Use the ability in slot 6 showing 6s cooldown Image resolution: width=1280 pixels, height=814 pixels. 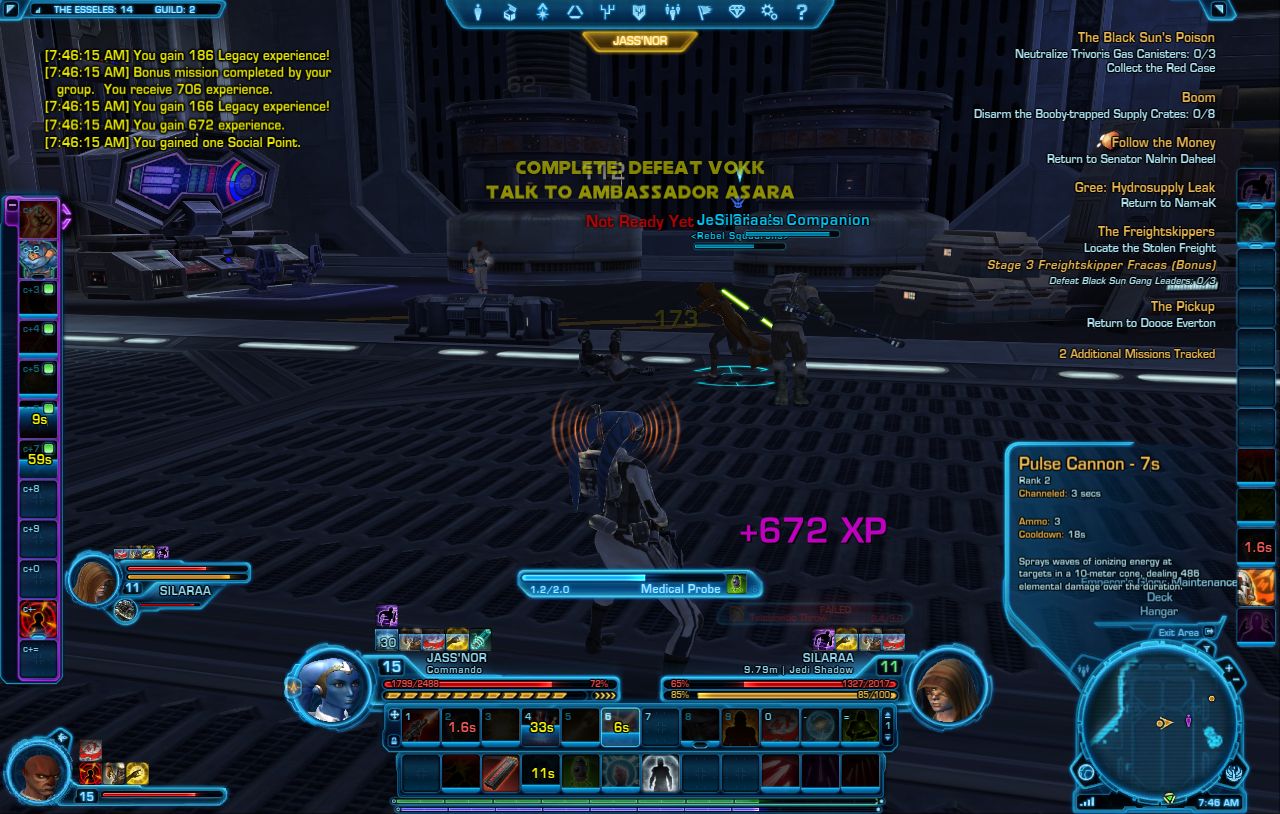pyautogui.click(x=620, y=725)
